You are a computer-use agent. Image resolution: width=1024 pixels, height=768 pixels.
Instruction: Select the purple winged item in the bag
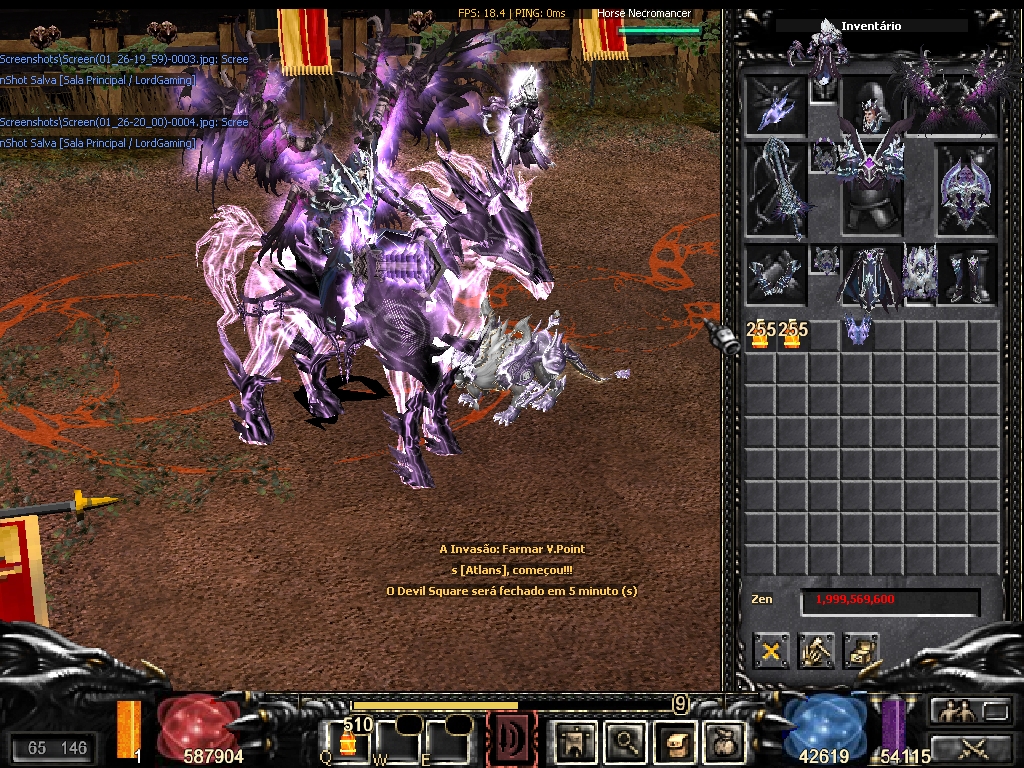coord(855,332)
